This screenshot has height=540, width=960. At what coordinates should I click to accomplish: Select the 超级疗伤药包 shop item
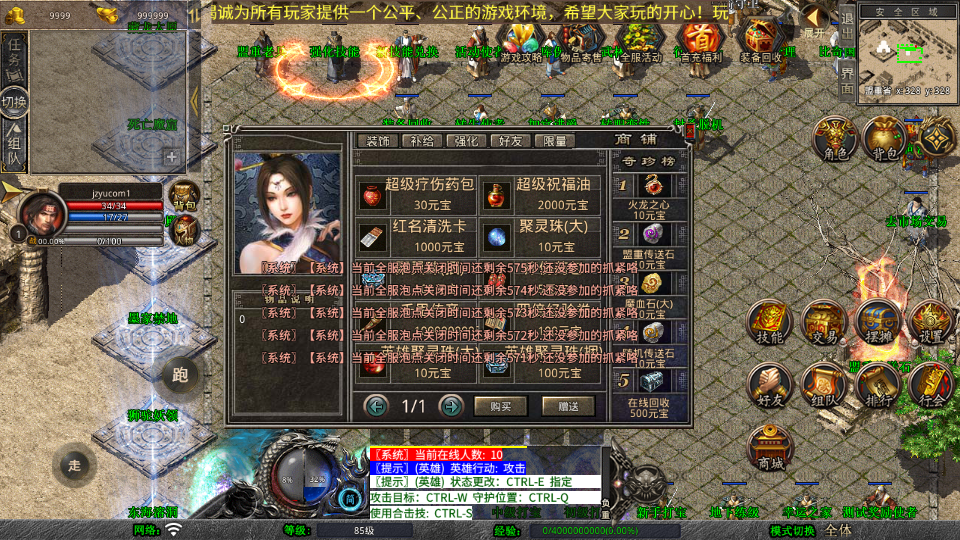click(x=419, y=192)
